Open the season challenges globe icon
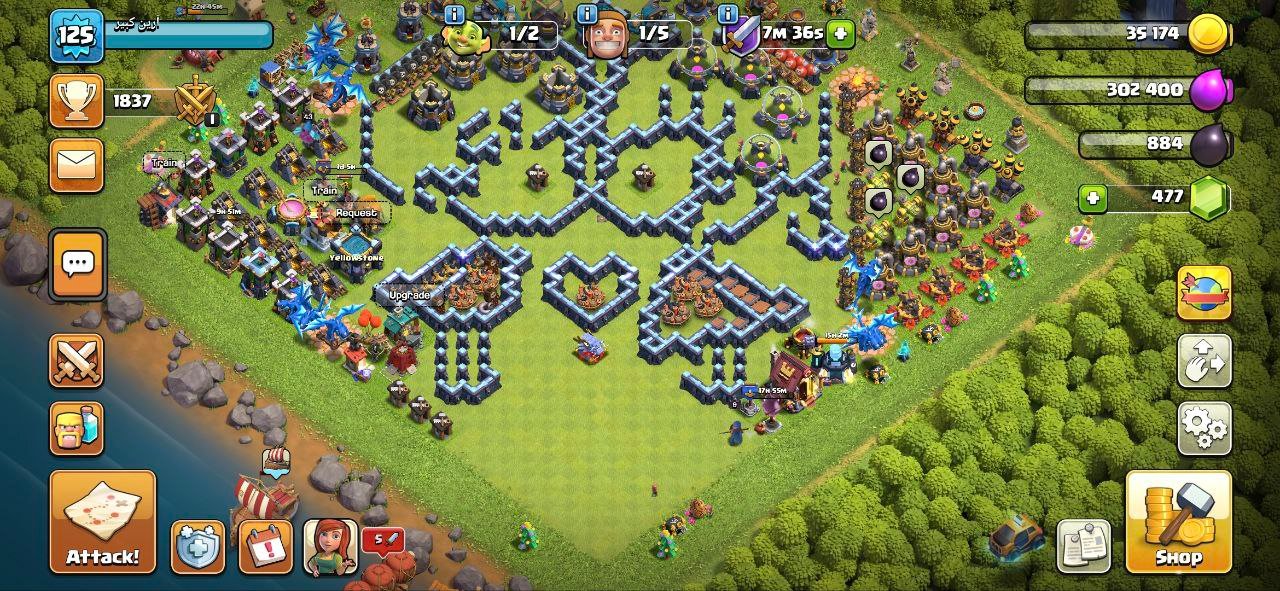Screen dimensions: 1280x591 pos(1204,293)
